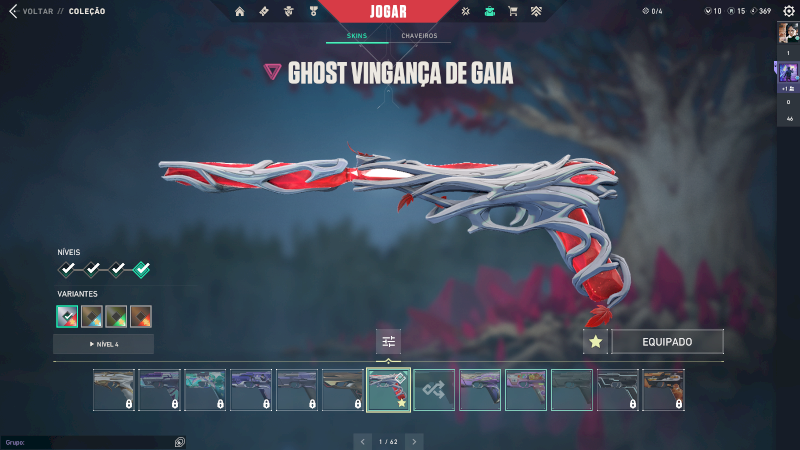Toggle the favorite star button
The image size is (800, 450).
tap(595, 342)
